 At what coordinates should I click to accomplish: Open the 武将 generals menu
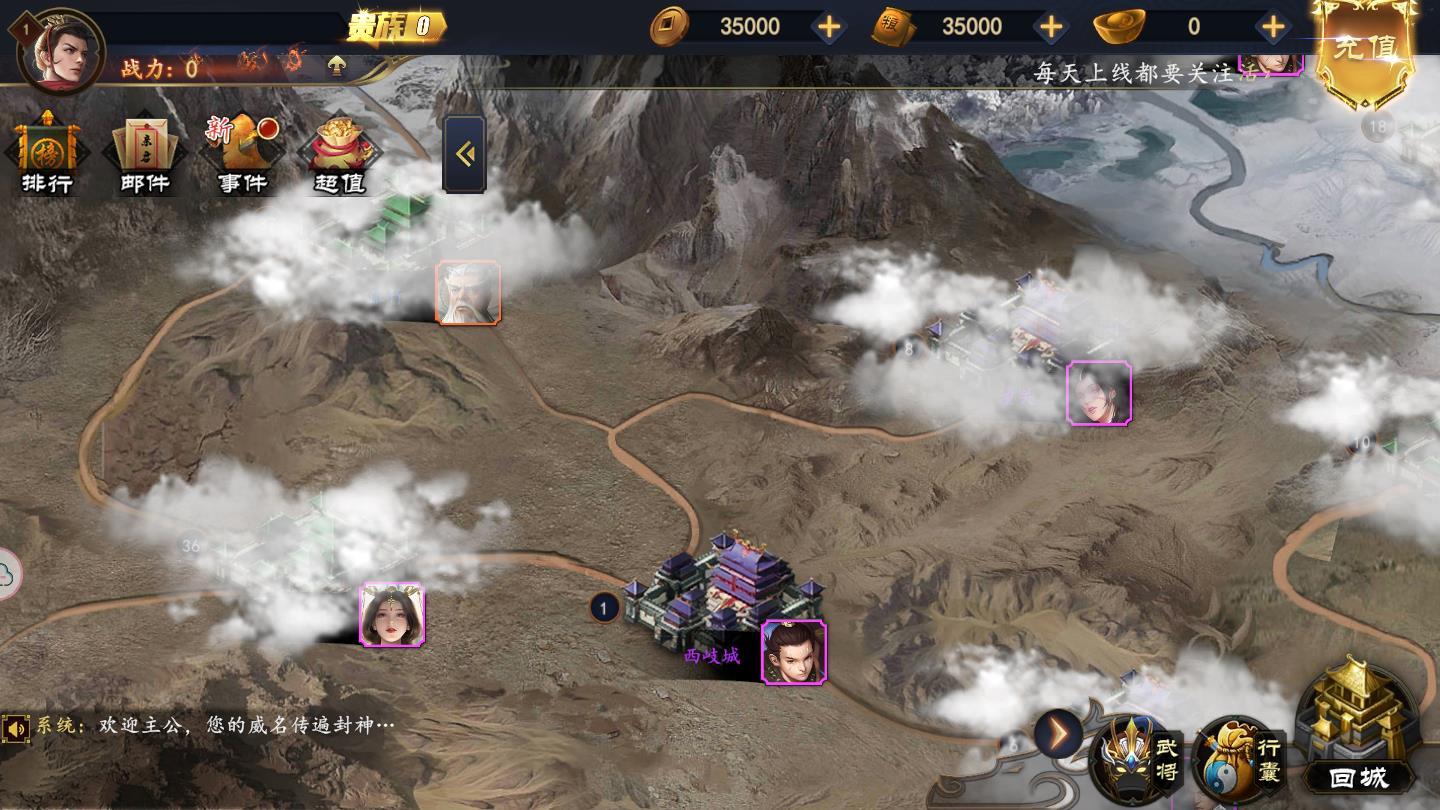click(1138, 760)
